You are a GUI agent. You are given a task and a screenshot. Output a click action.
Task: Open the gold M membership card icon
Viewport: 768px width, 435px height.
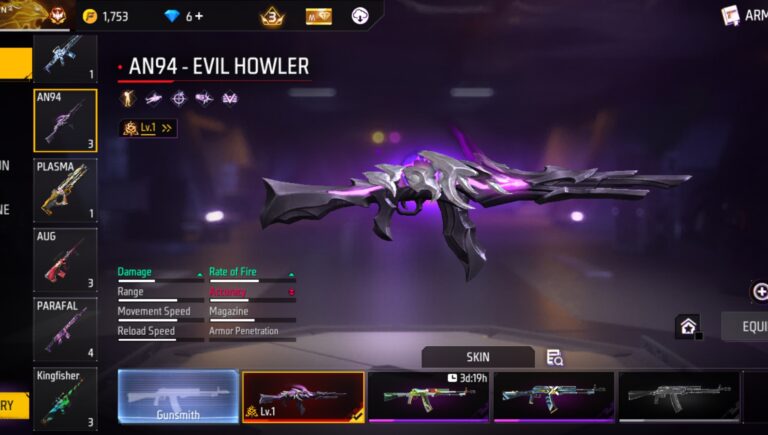pyautogui.click(x=318, y=16)
